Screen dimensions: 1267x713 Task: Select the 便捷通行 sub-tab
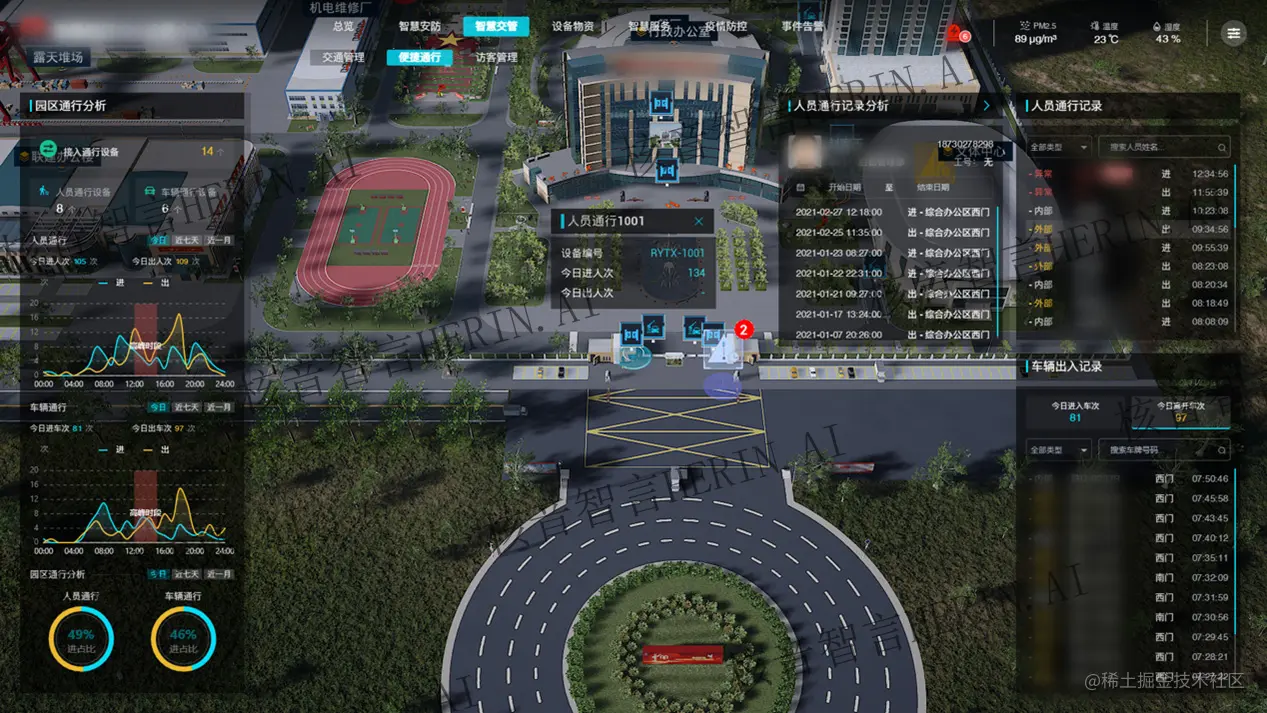click(419, 57)
